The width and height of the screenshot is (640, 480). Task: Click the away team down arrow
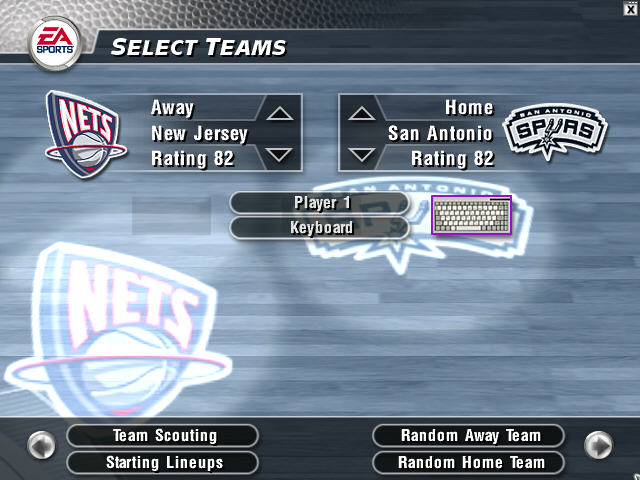click(x=279, y=155)
